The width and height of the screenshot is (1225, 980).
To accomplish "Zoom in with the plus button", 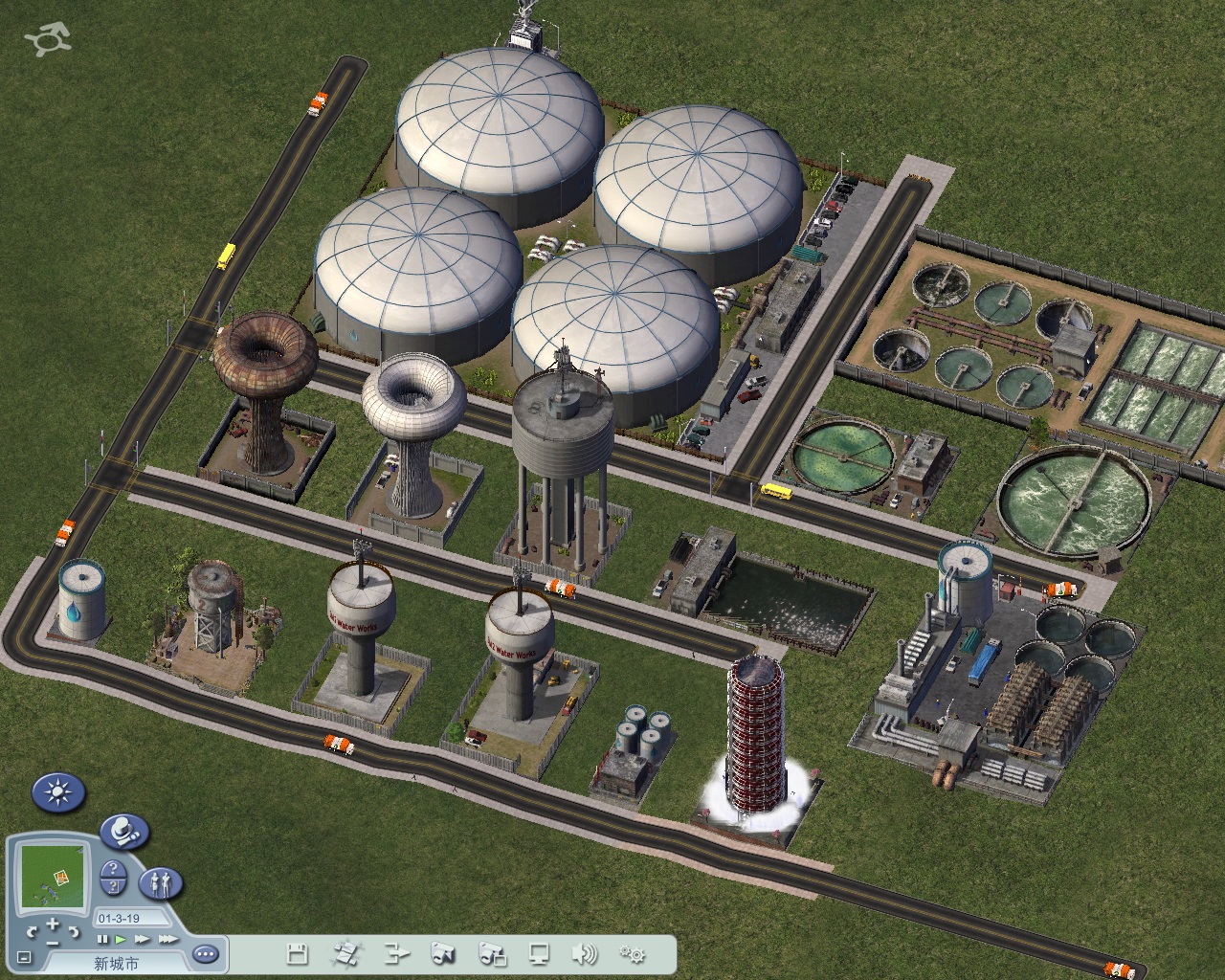I will pos(53,924).
